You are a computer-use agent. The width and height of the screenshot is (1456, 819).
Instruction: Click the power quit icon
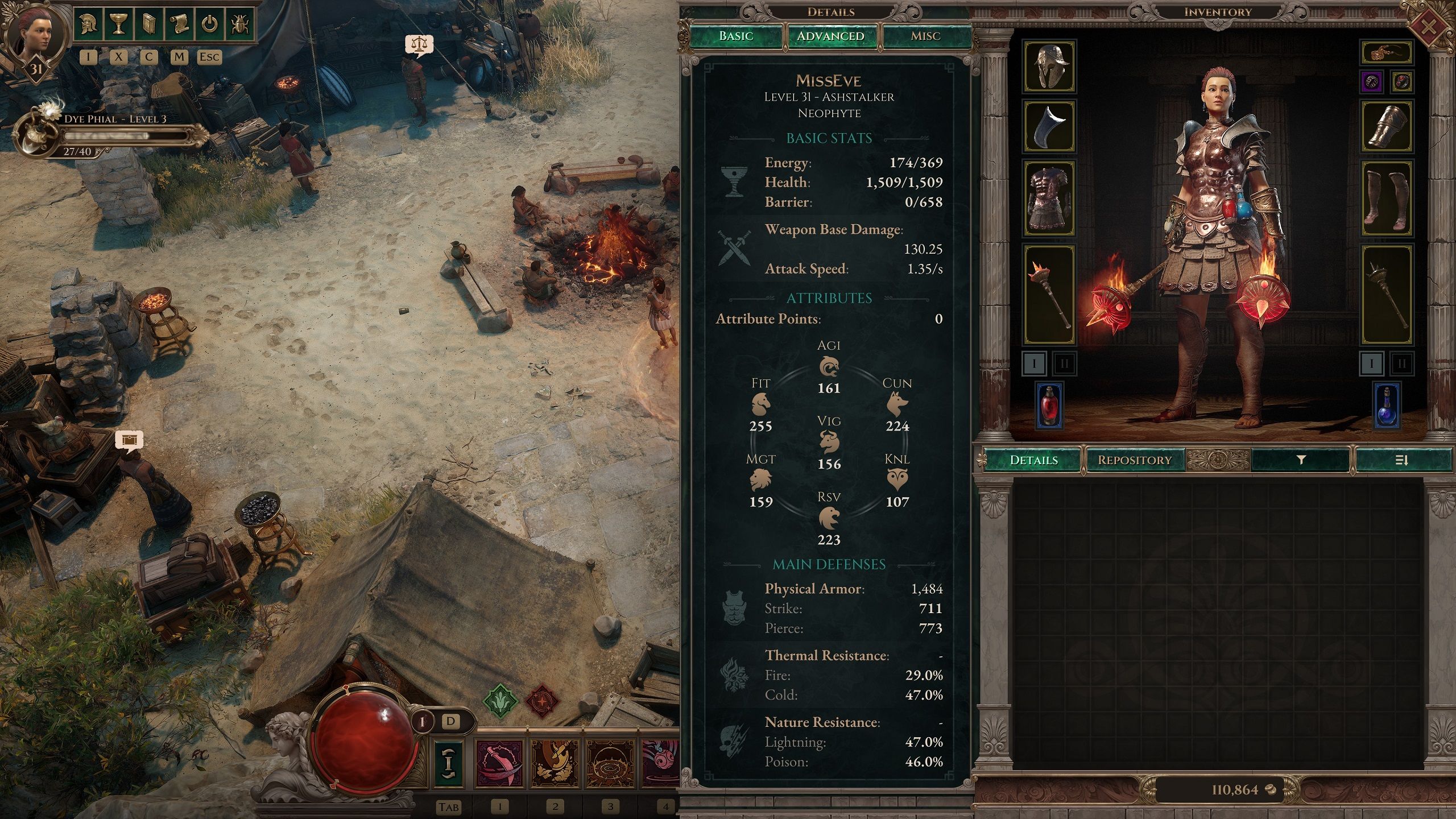(x=210, y=24)
